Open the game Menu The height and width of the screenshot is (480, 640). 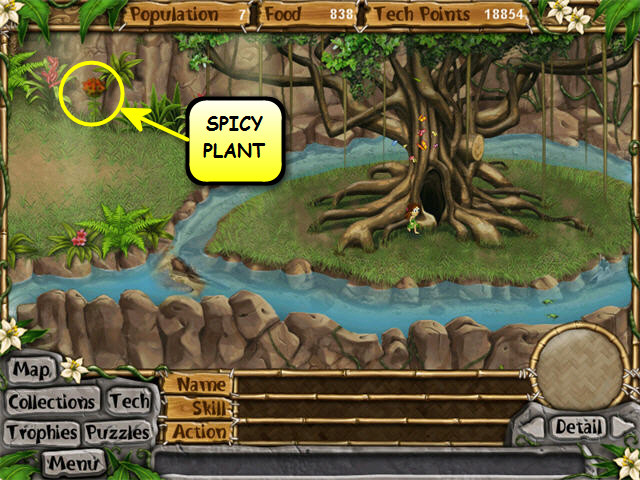click(x=74, y=463)
